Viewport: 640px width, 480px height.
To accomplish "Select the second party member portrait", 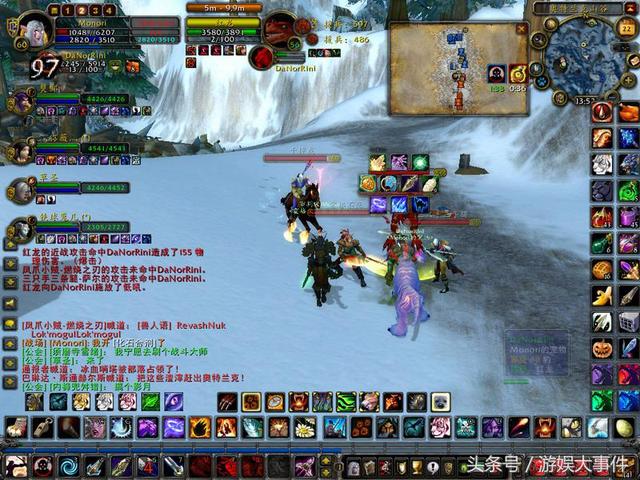I will [20, 150].
